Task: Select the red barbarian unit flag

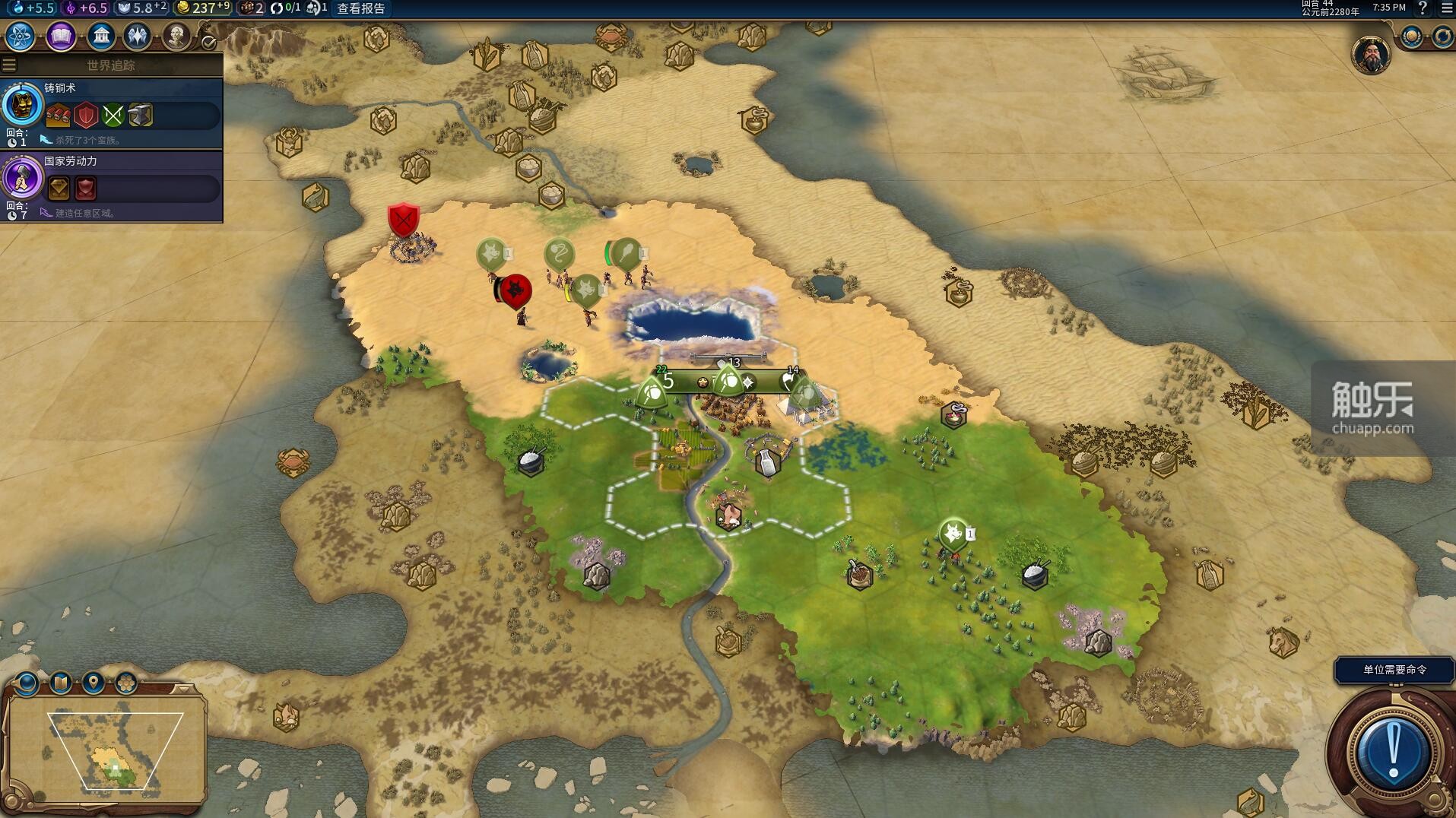Action: tap(516, 290)
